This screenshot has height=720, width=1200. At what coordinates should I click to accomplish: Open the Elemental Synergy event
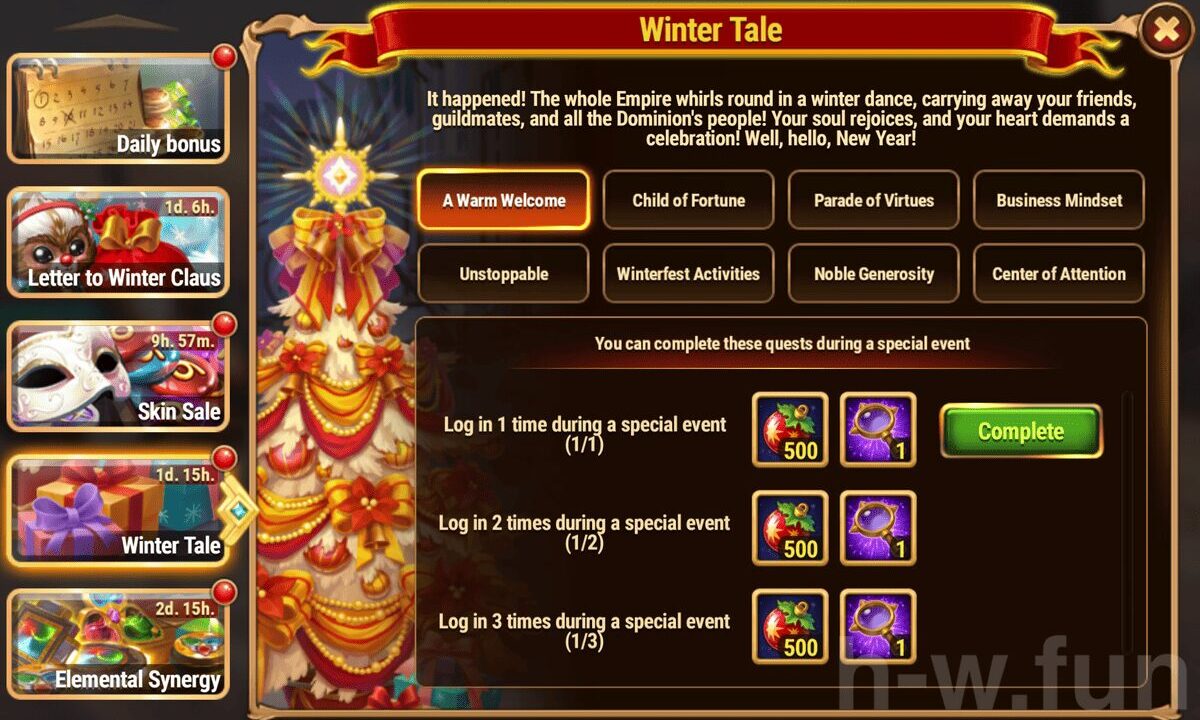(x=119, y=645)
